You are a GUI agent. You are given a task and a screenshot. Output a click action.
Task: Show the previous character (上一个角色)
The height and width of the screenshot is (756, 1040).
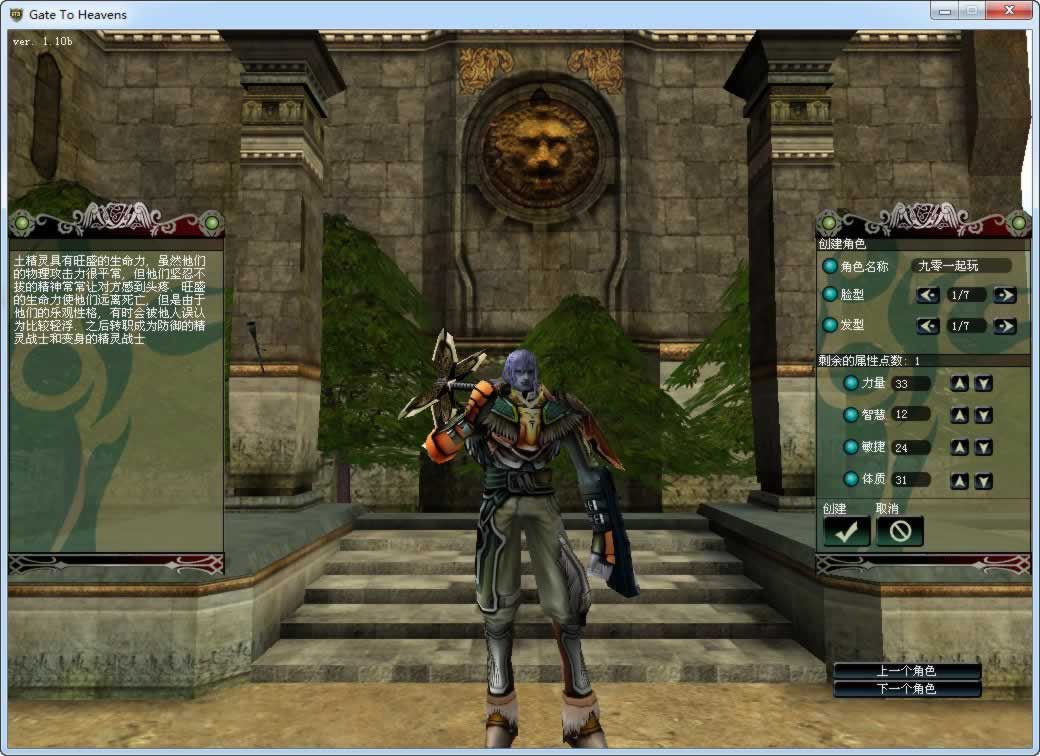[907, 671]
